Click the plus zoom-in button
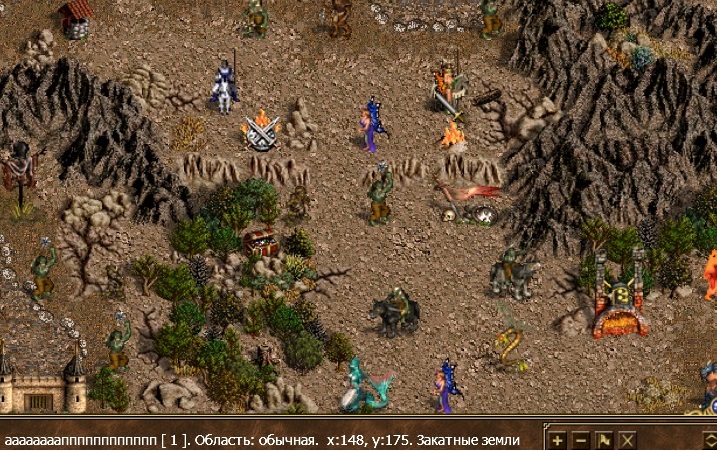 (x=558, y=440)
